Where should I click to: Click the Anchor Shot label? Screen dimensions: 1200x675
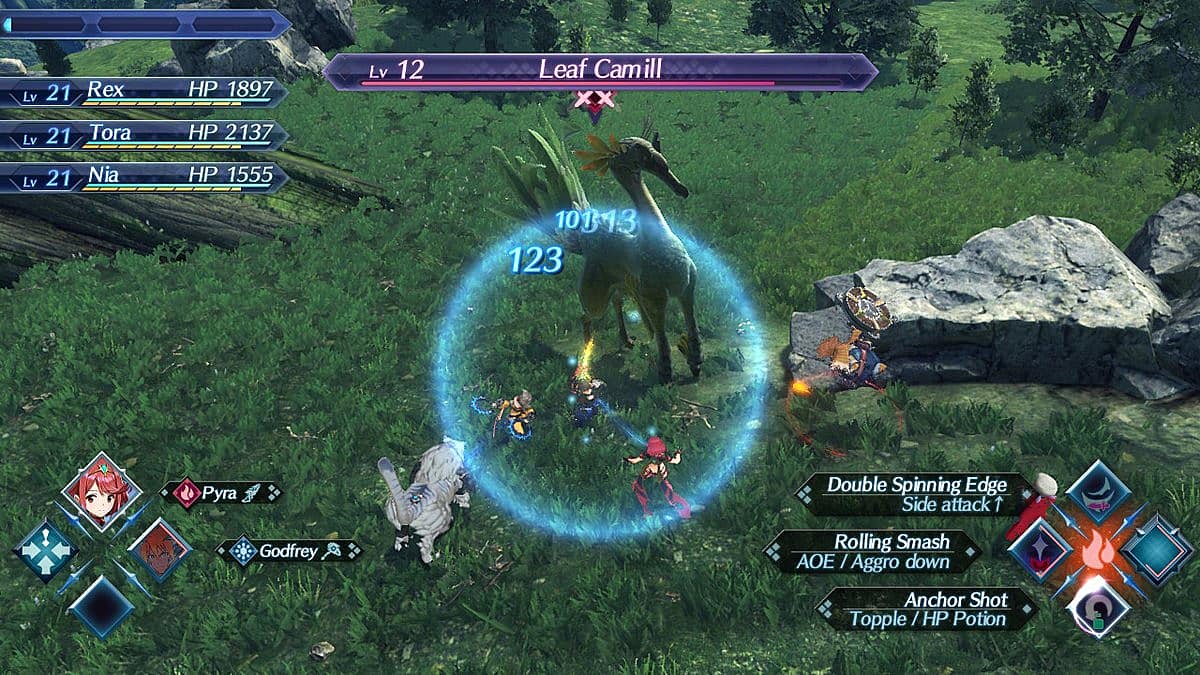(928, 608)
